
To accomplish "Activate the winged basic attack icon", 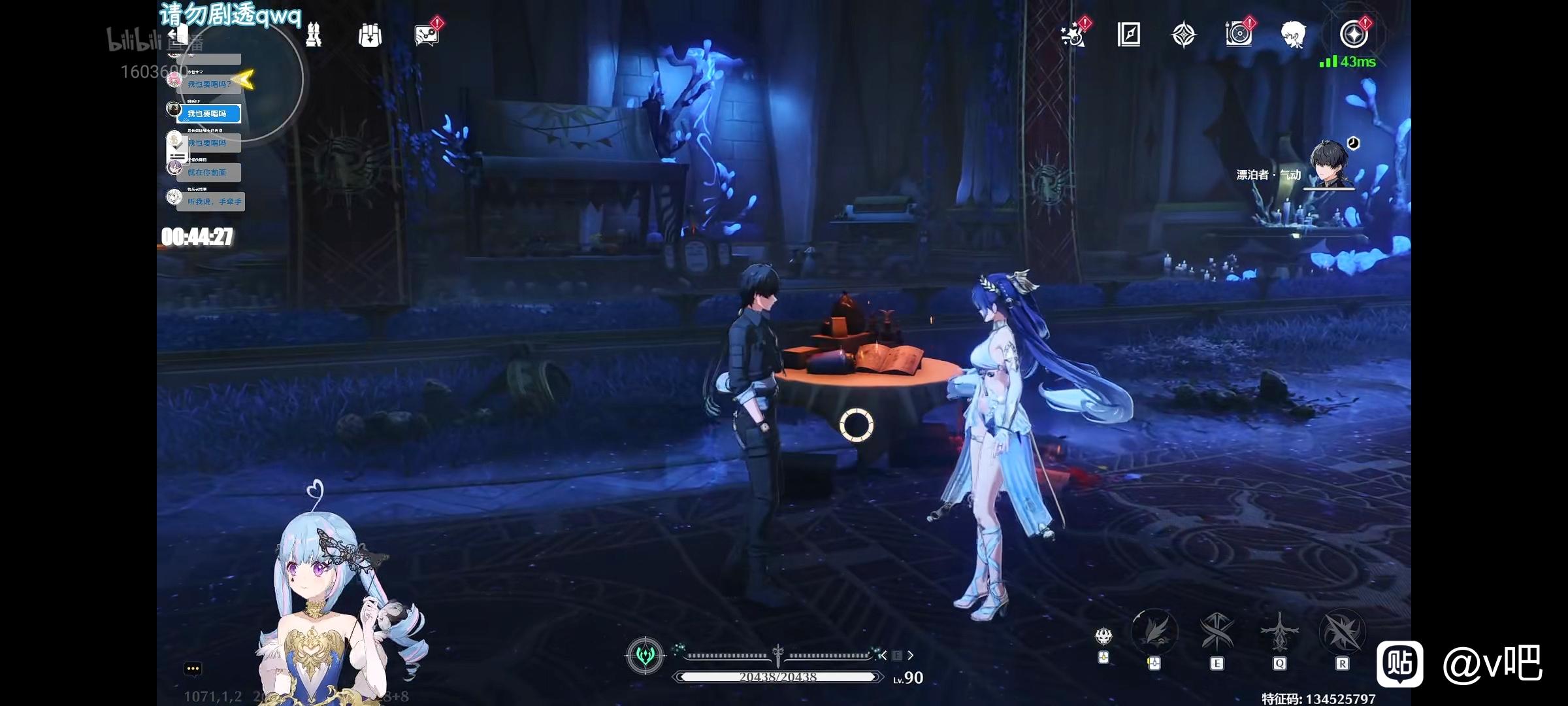I will pyautogui.click(x=1154, y=631).
